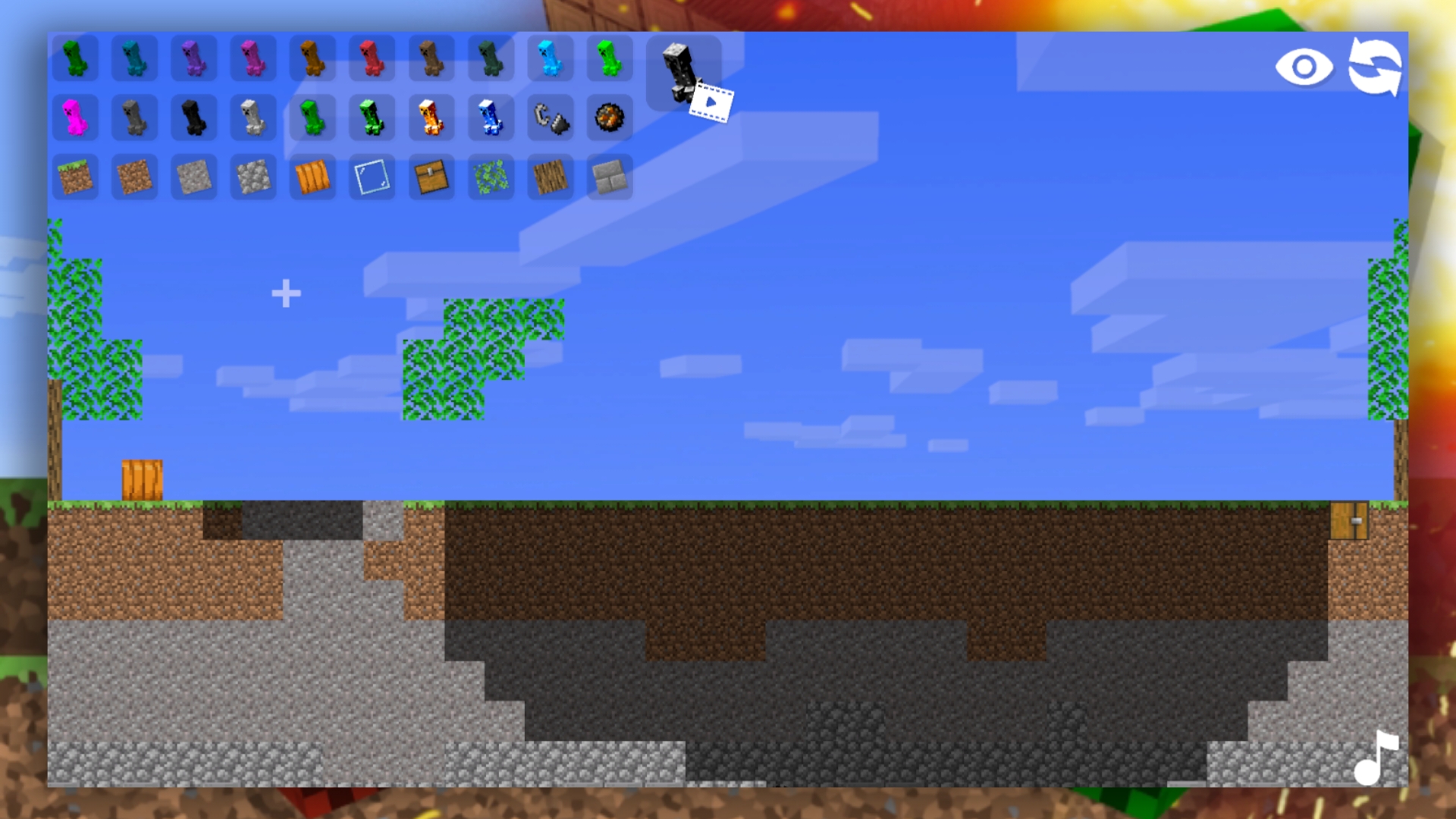Pick the fiery orange creeper

pyautogui.click(x=432, y=118)
